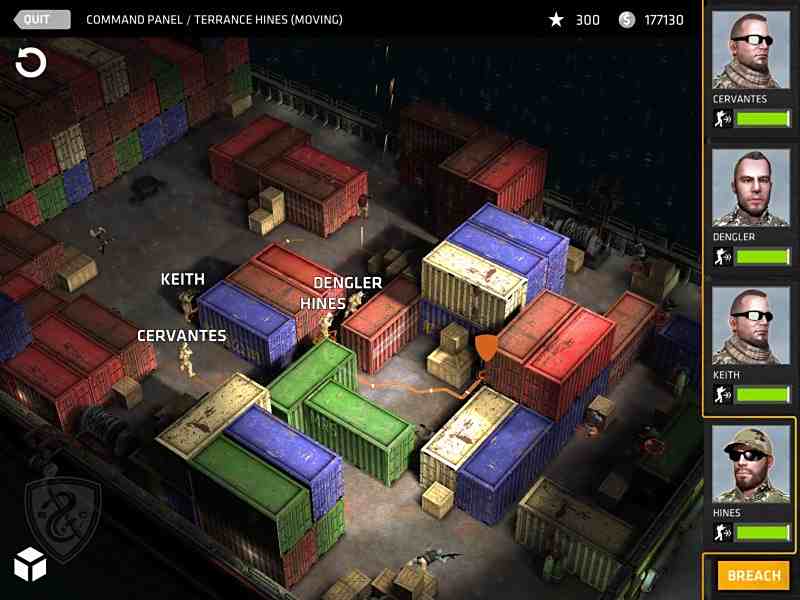Viewport: 800px width, 600px height.
Task: Toggle the white cube view icon
Action: [30, 565]
